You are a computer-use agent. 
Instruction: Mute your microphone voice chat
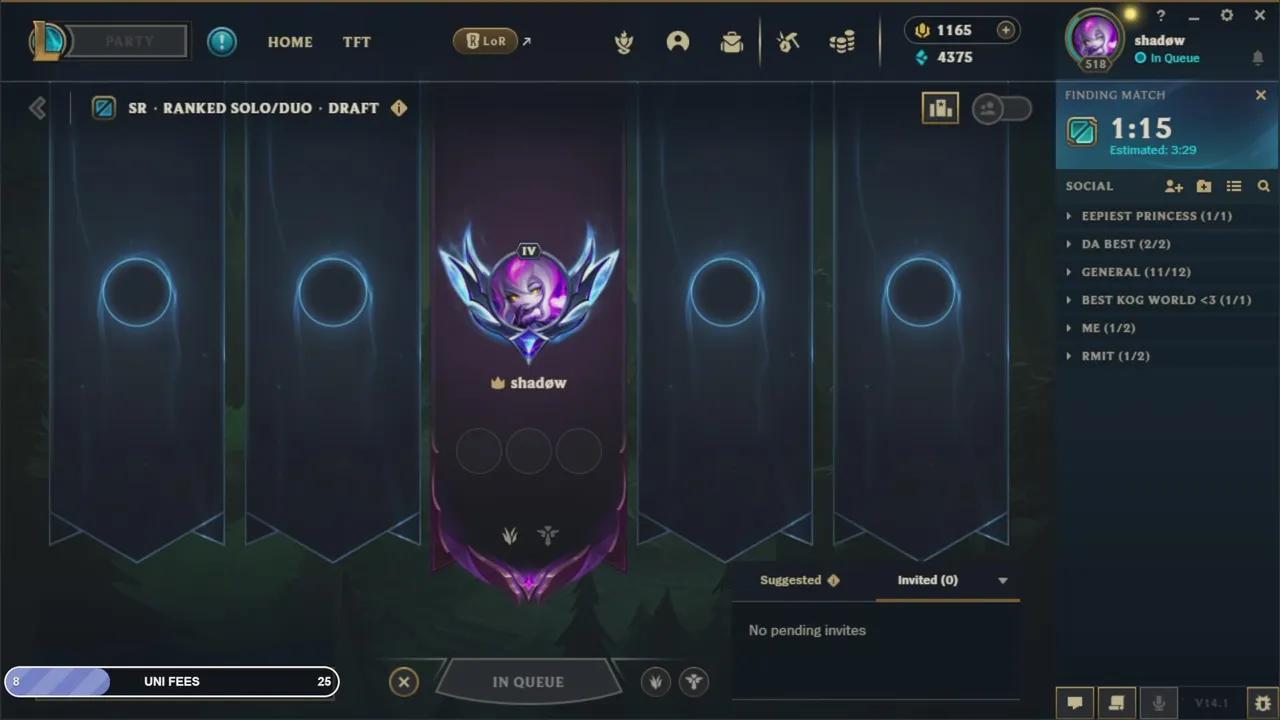point(1159,702)
